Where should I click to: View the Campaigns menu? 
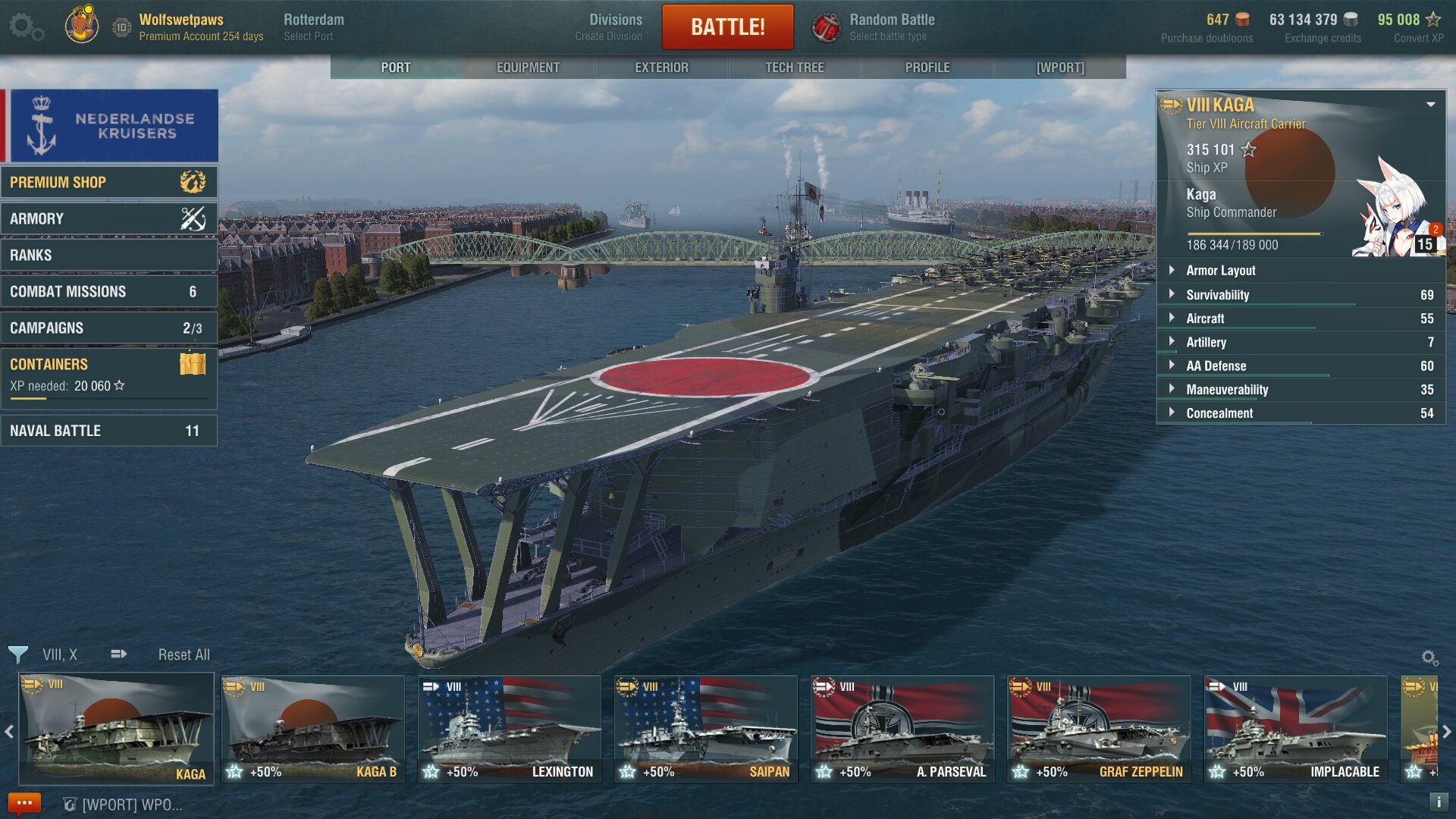(109, 328)
